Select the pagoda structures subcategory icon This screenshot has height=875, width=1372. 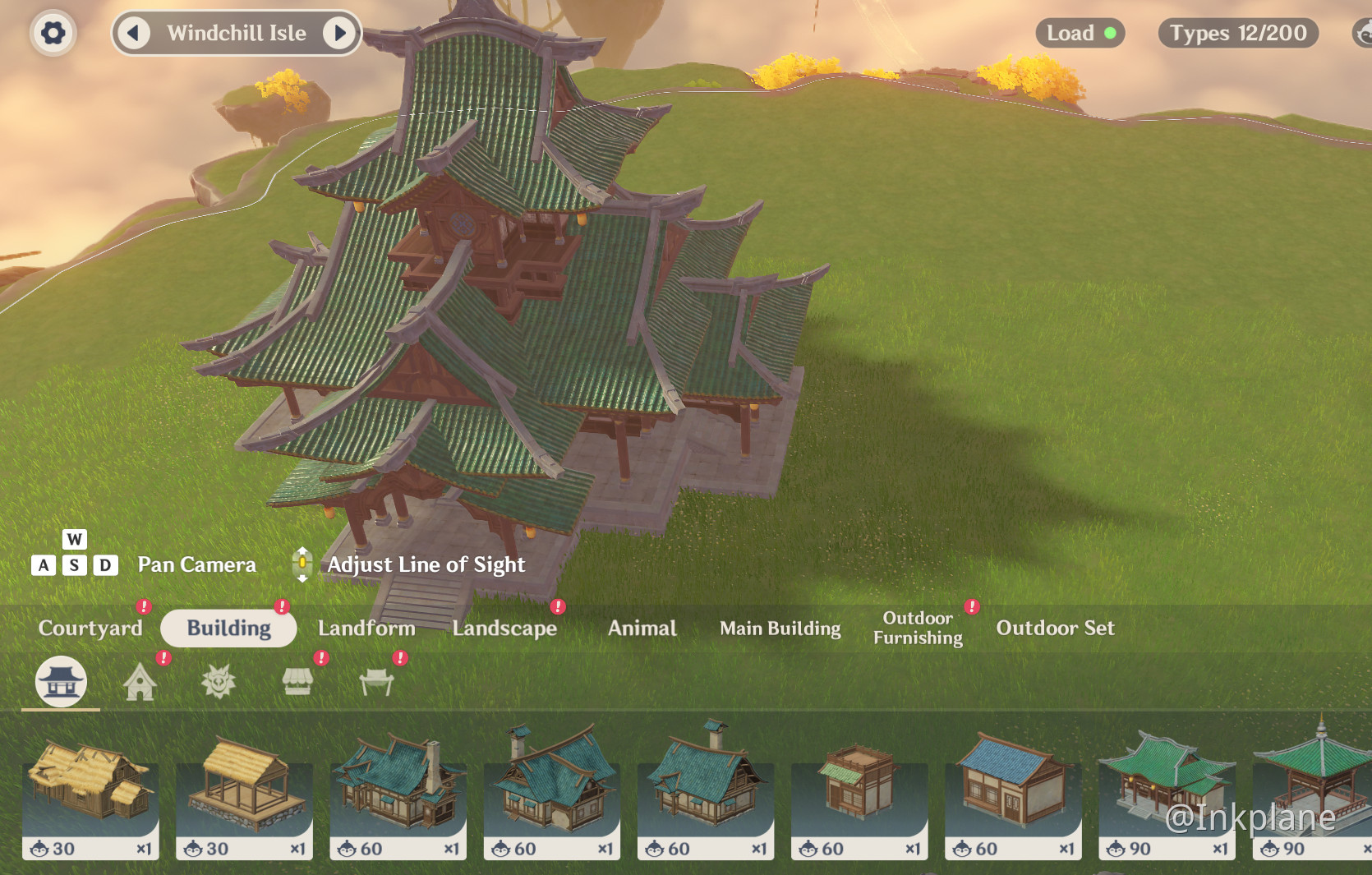click(59, 681)
